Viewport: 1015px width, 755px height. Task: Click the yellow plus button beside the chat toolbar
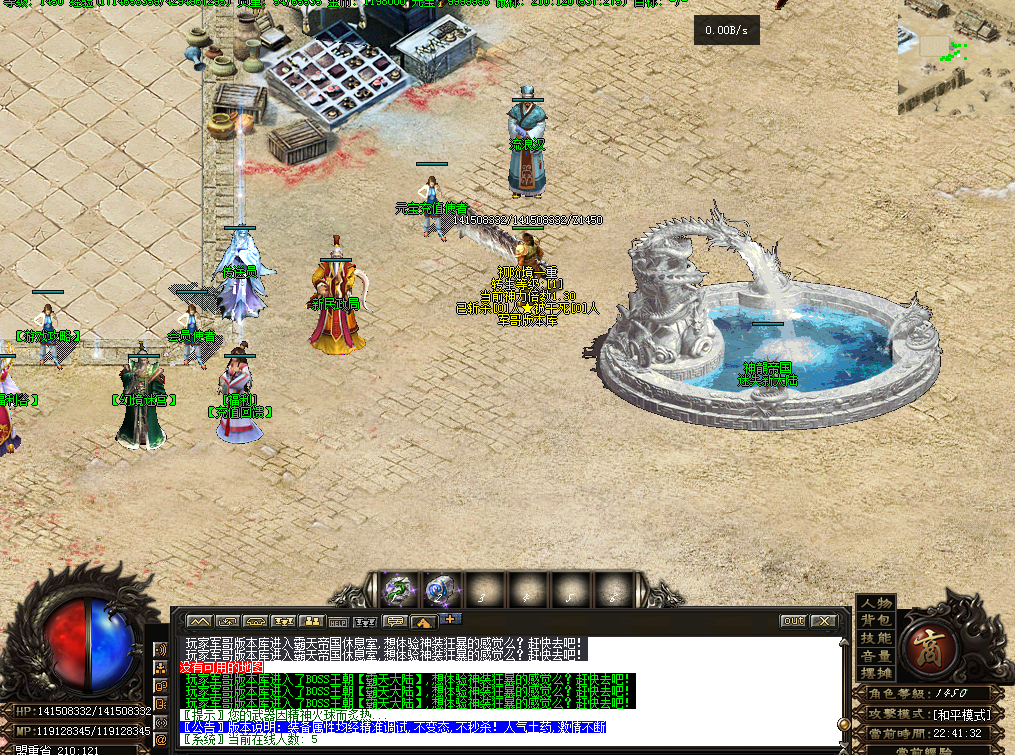(449, 618)
